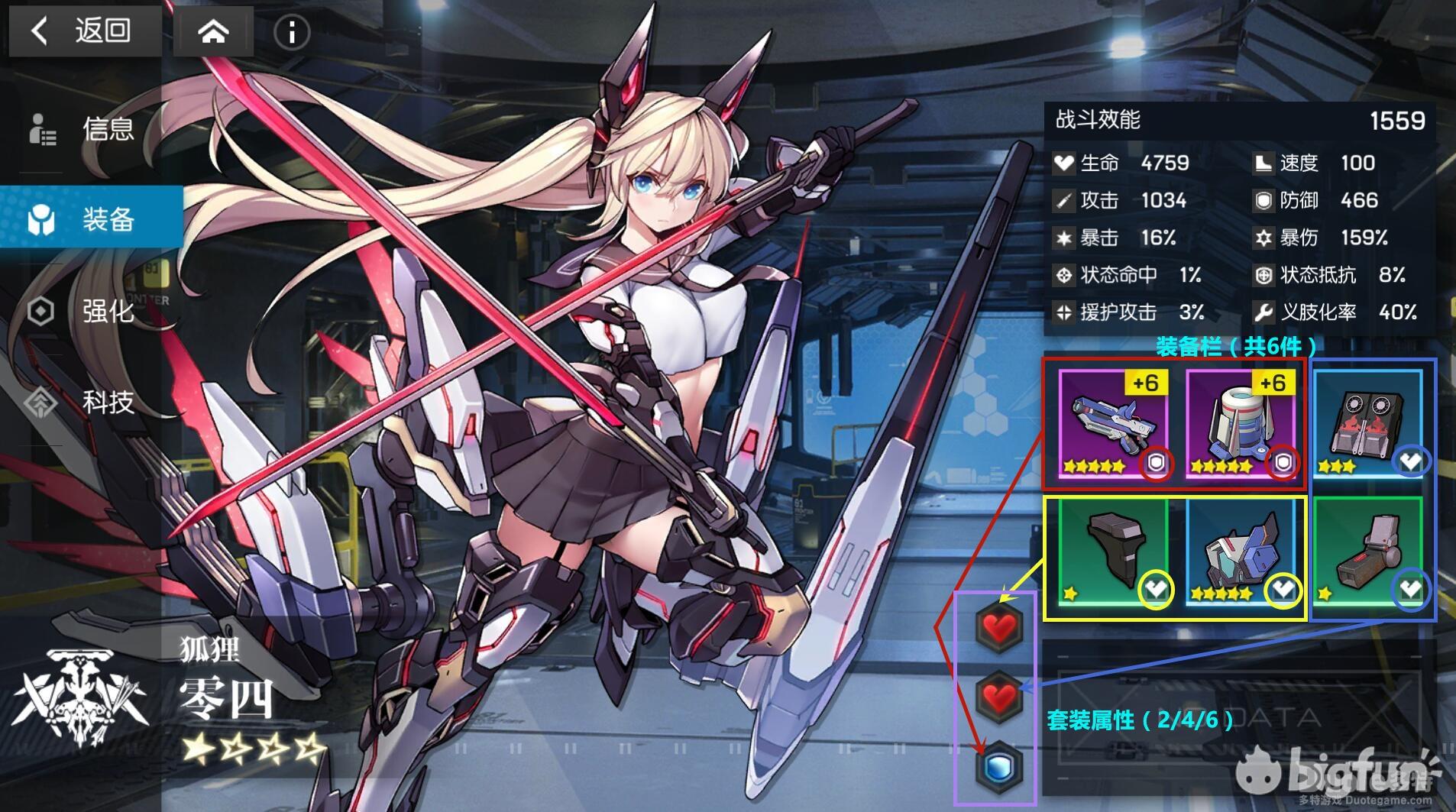Select the three-star speaker module slot
The width and height of the screenshot is (1456, 812).
(x=1367, y=424)
